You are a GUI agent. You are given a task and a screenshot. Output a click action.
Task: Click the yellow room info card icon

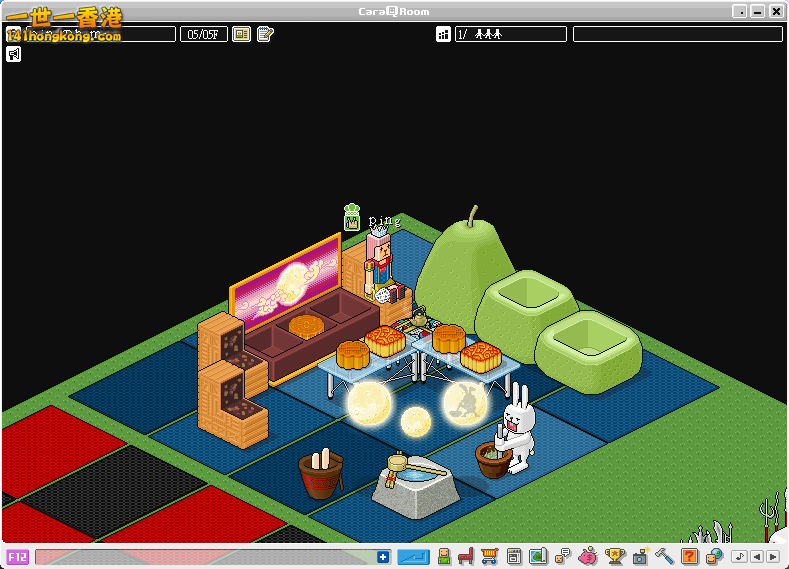(241, 34)
